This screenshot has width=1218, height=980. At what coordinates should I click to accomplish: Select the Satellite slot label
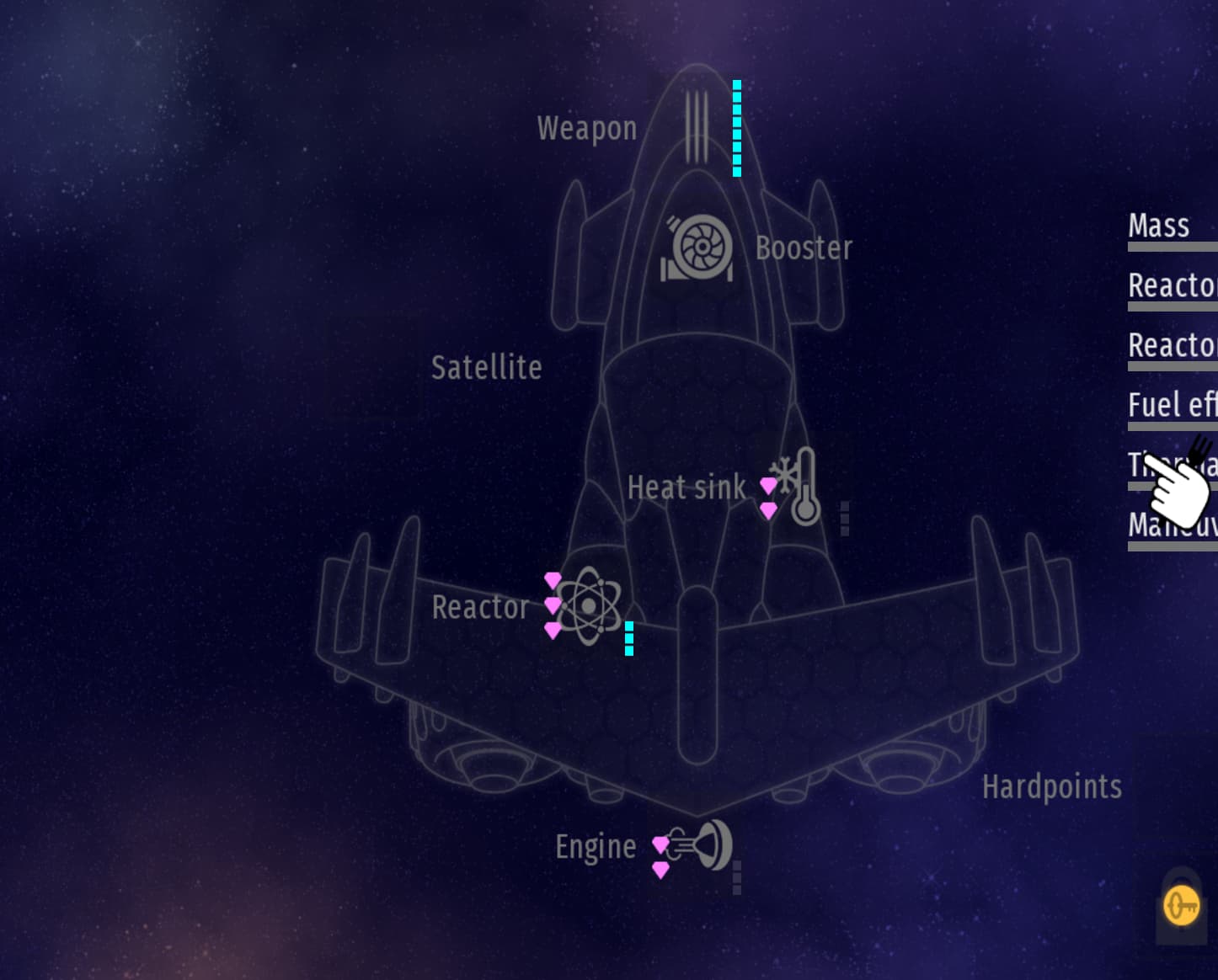coord(486,367)
